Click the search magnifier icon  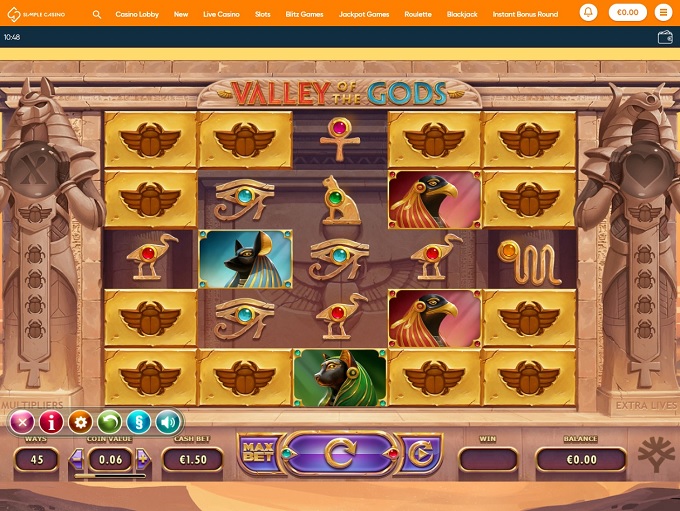pyautogui.click(x=97, y=15)
